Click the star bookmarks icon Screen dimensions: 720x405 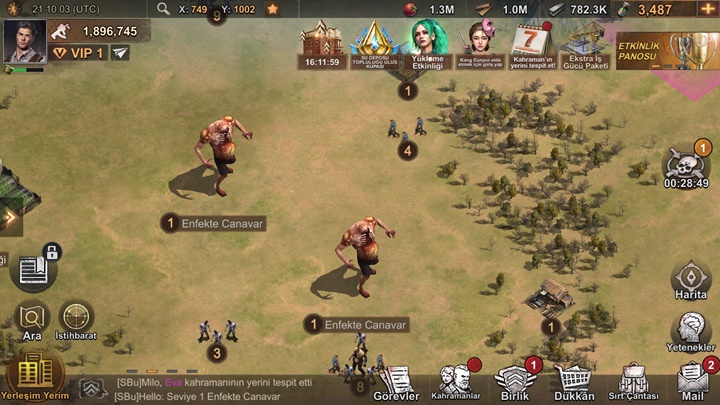pyautogui.click(x=273, y=9)
